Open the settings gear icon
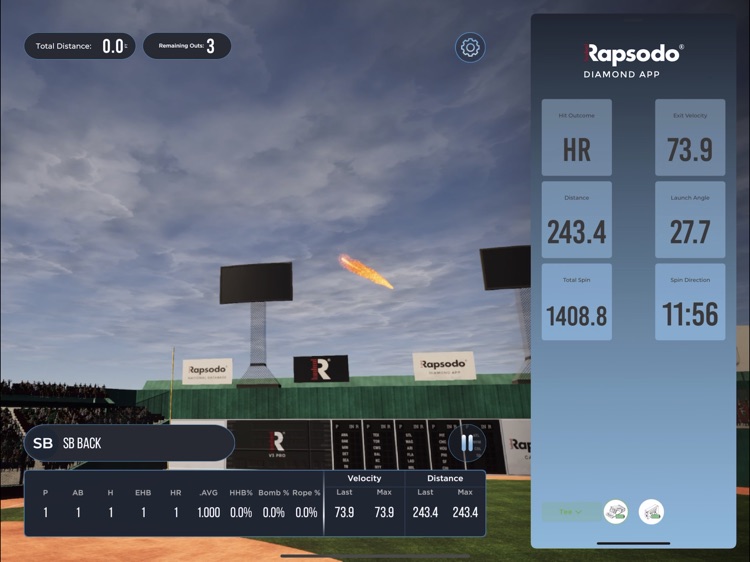The width and height of the screenshot is (750, 562). [x=470, y=47]
